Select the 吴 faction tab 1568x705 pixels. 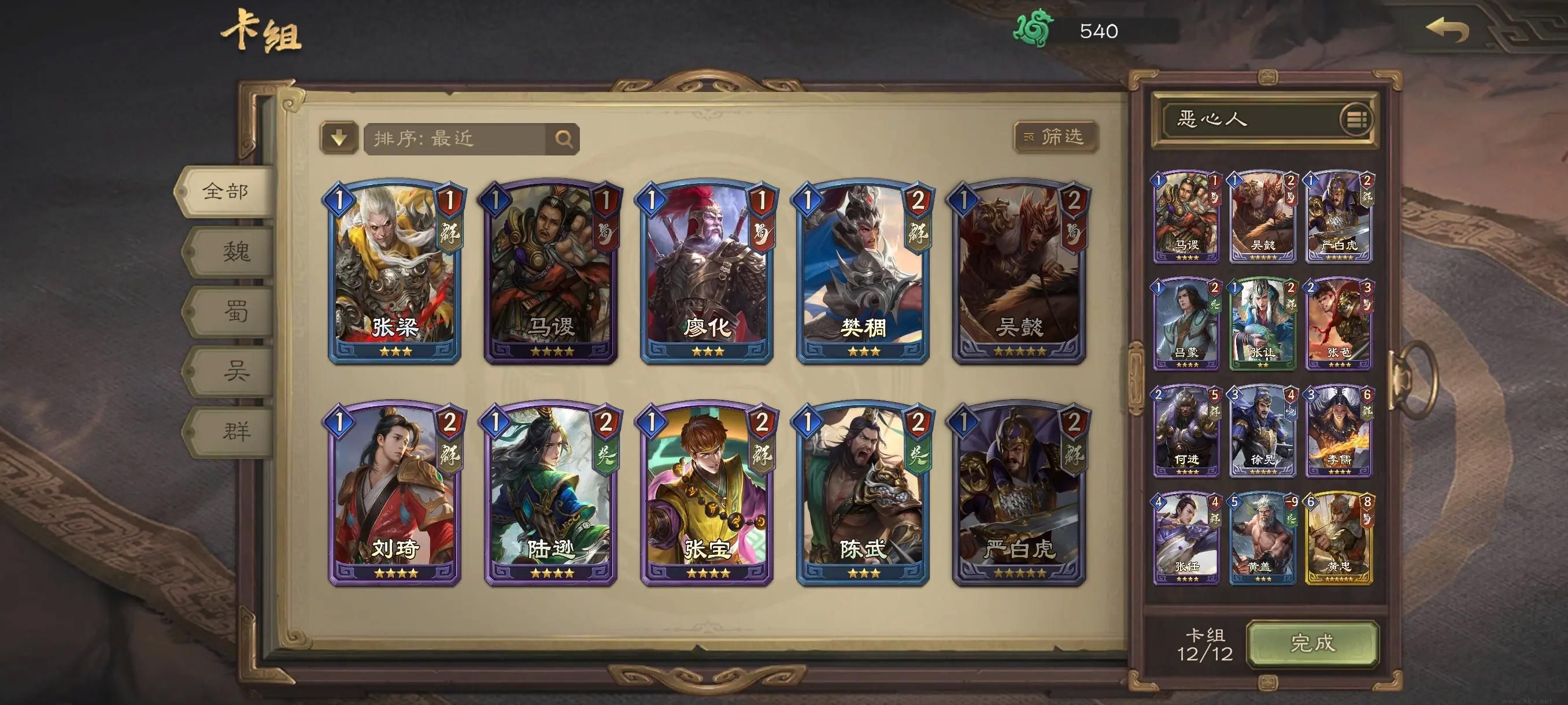pos(235,370)
